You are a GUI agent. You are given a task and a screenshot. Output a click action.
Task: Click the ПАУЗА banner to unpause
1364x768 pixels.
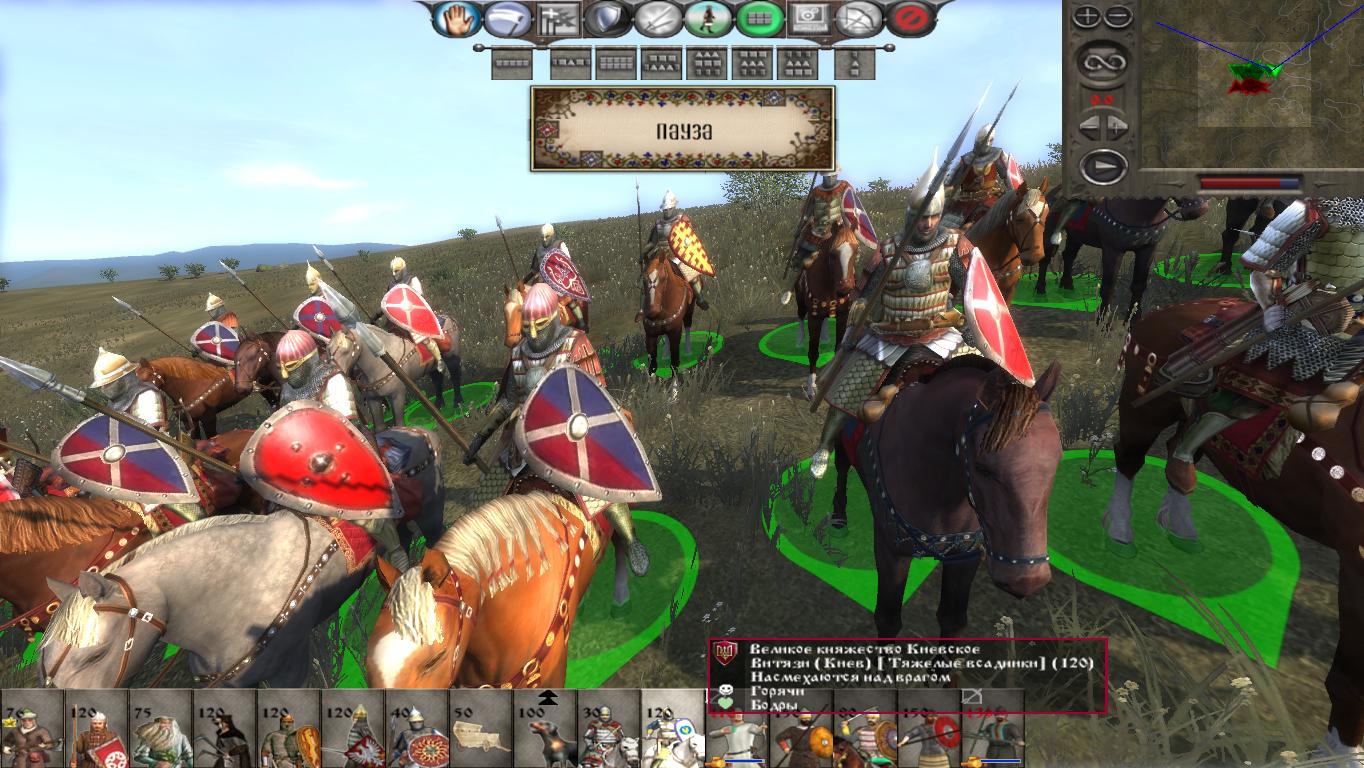click(685, 129)
